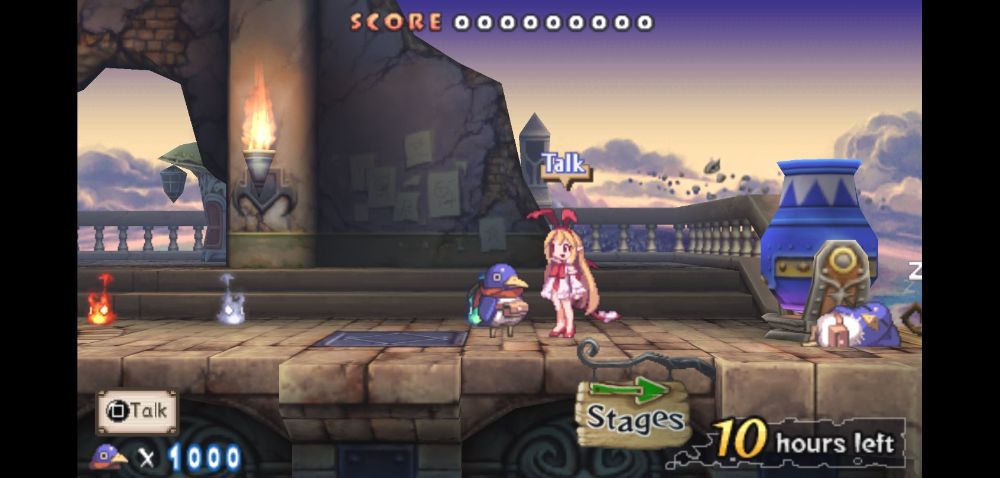Viewport: 1000px width, 478px height.
Task: Open the Stages signpost with green arrow
Action: pos(635,410)
